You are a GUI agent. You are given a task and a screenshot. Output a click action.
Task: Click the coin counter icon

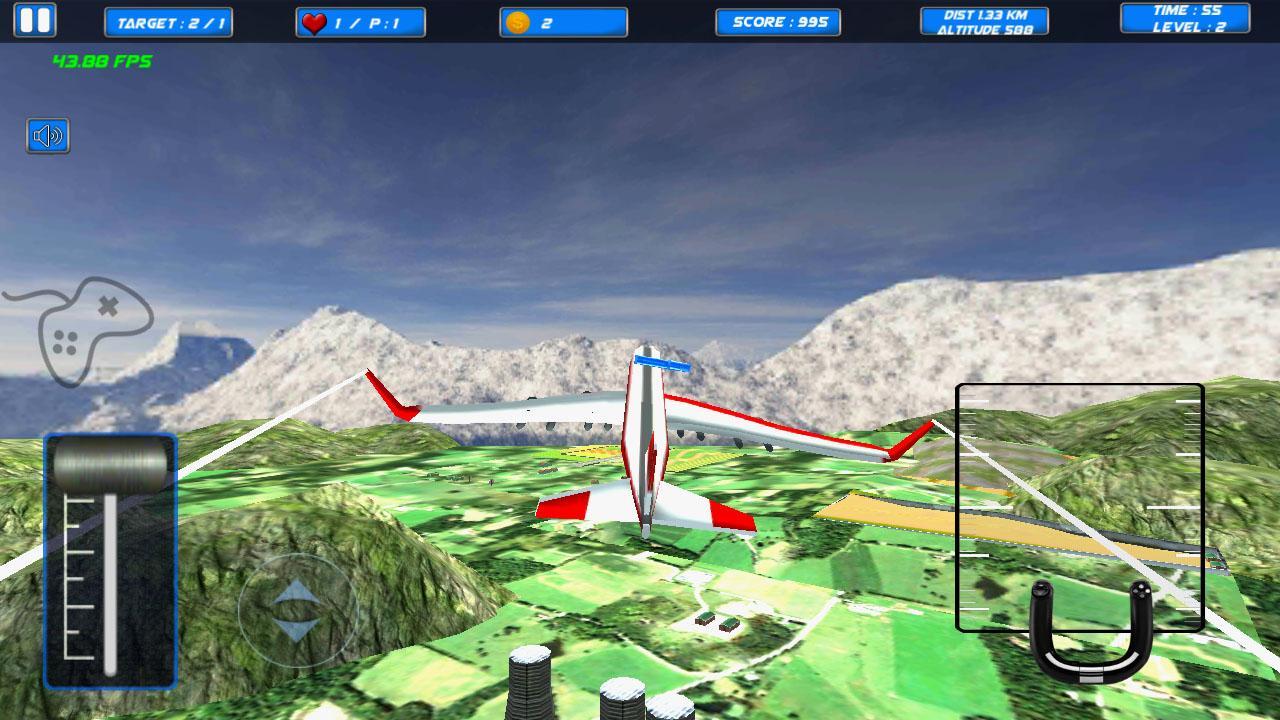(516, 22)
